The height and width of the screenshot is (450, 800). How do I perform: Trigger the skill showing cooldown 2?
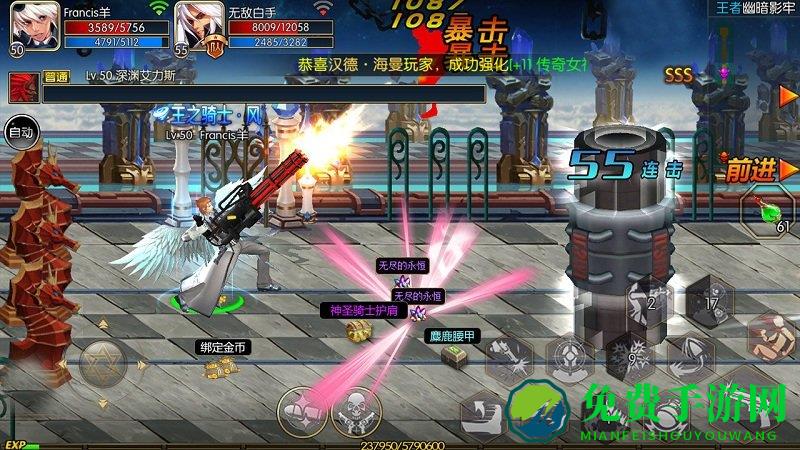coord(653,301)
